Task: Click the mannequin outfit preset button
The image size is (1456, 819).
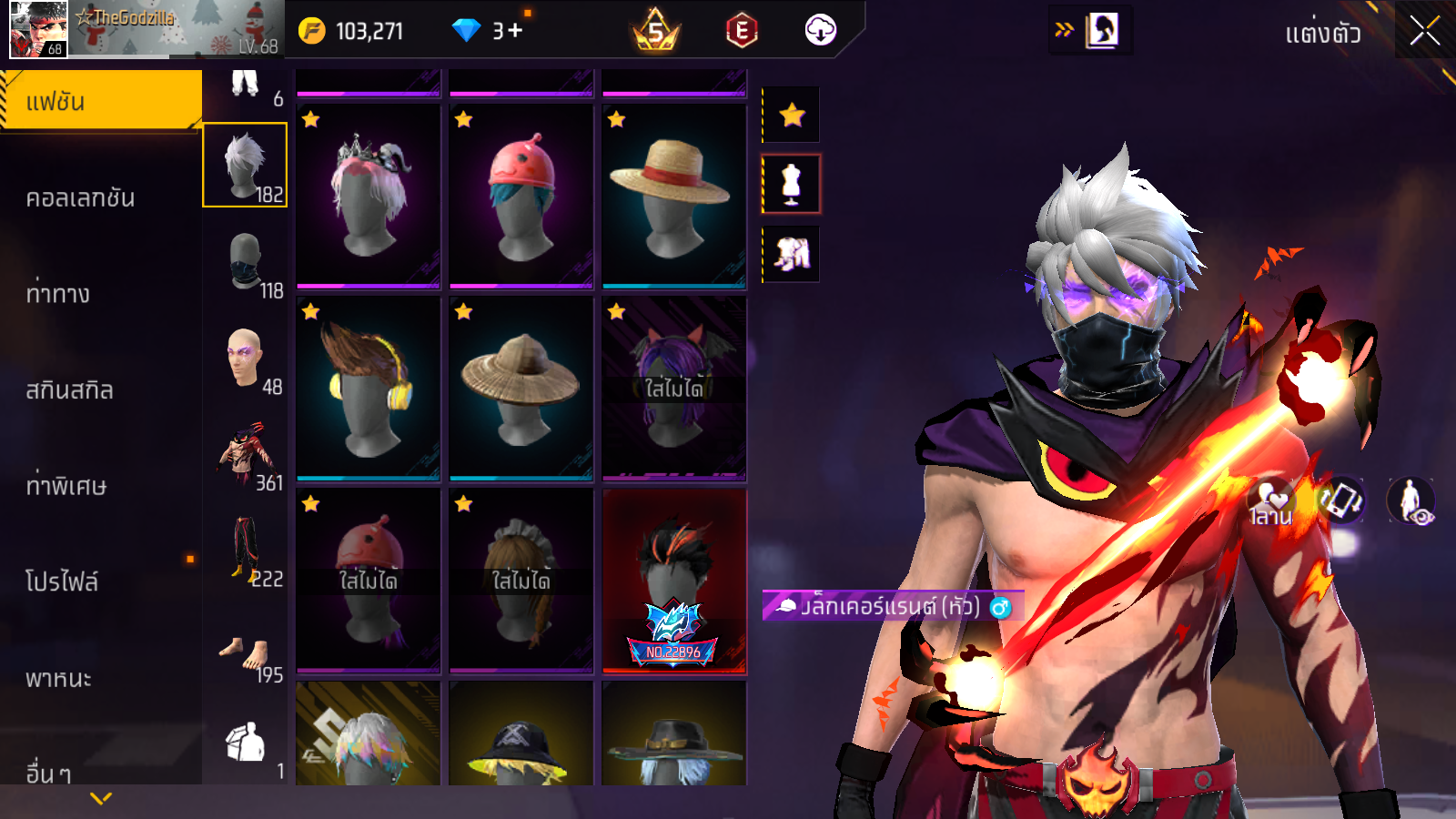Action: click(x=792, y=184)
